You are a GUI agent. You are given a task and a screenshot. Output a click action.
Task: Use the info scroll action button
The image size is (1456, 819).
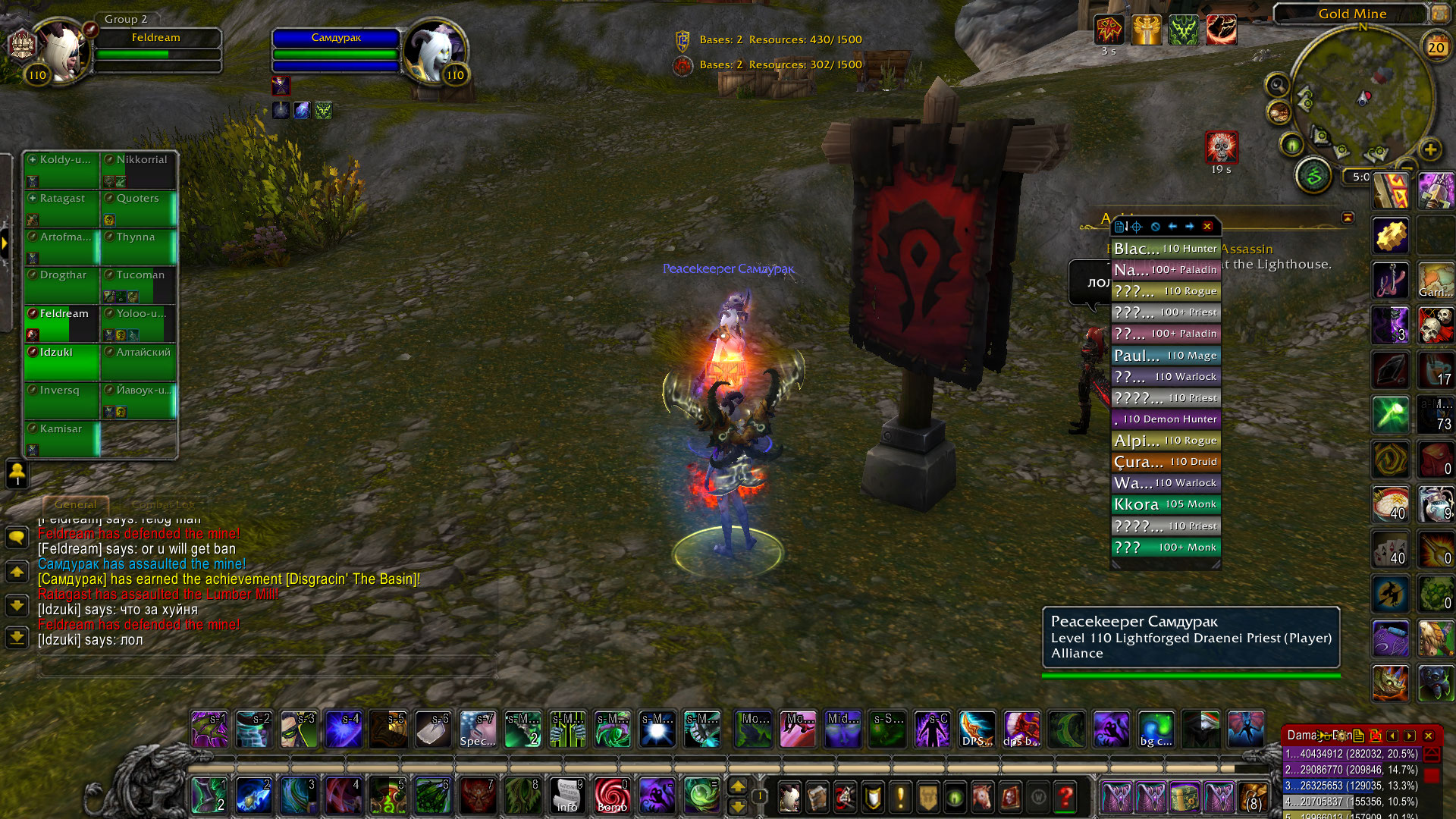click(x=566, y=796)
